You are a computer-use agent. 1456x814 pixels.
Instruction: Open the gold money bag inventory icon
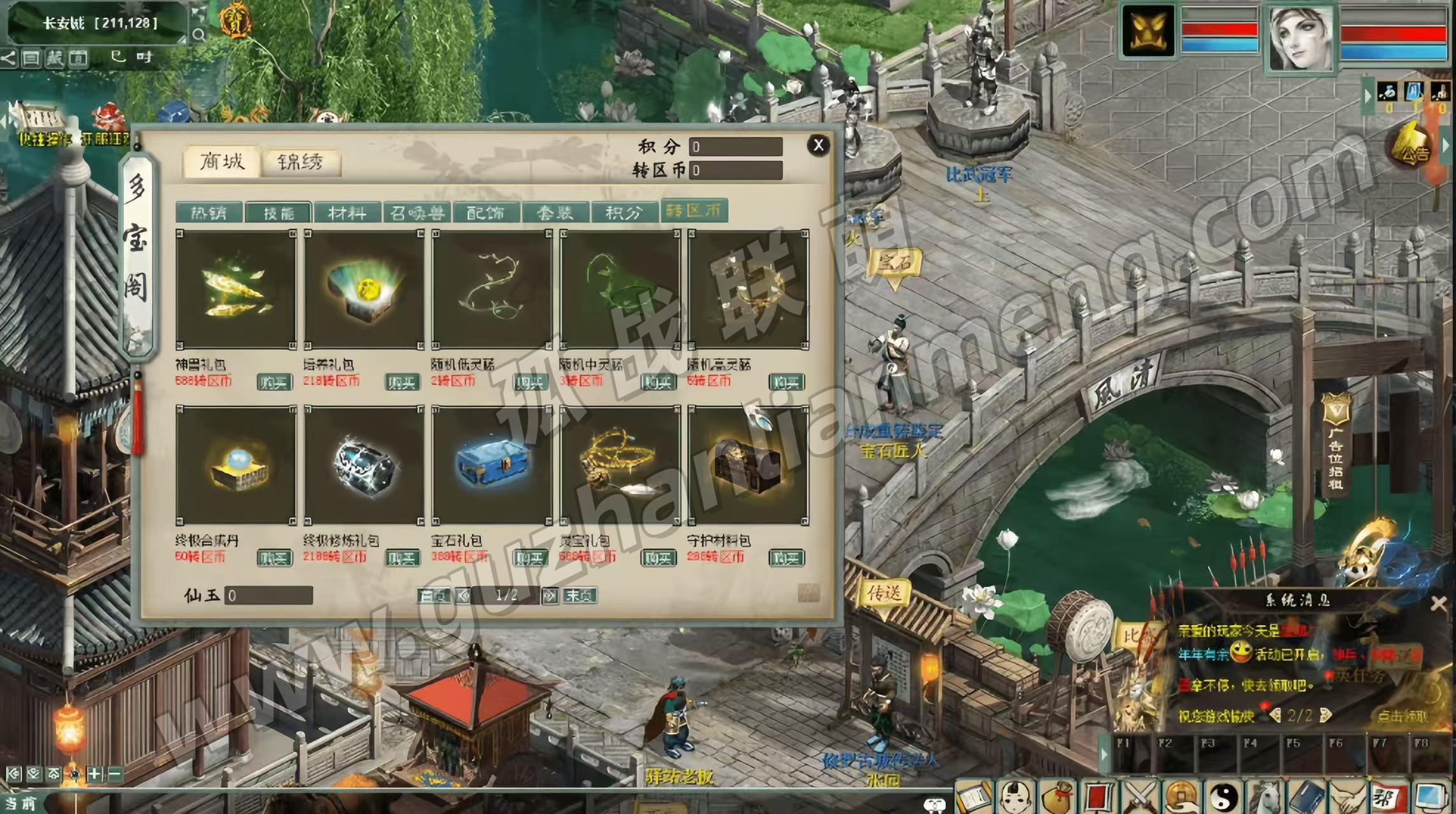1057,797
